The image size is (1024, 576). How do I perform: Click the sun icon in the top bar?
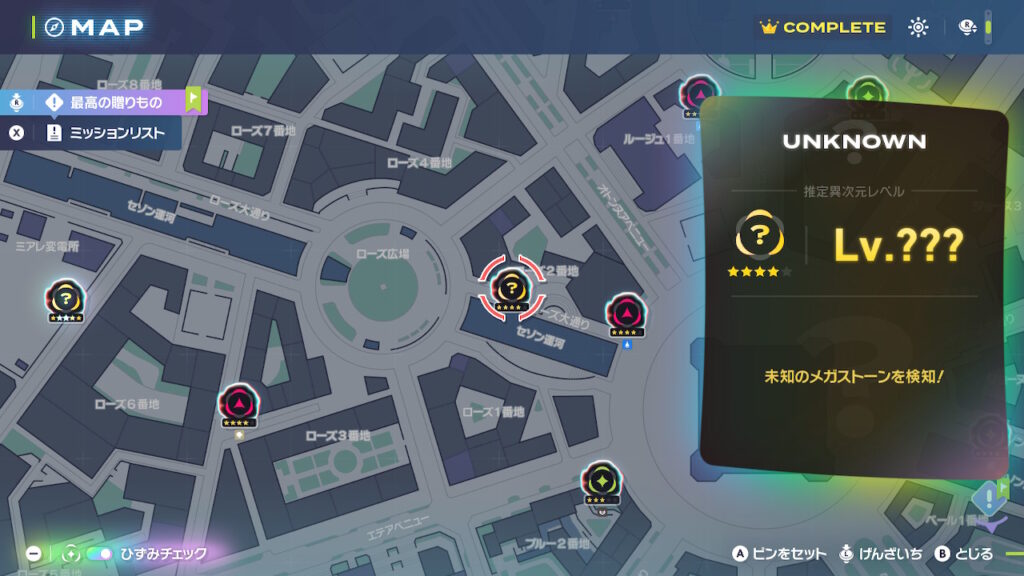coord(918,27)
